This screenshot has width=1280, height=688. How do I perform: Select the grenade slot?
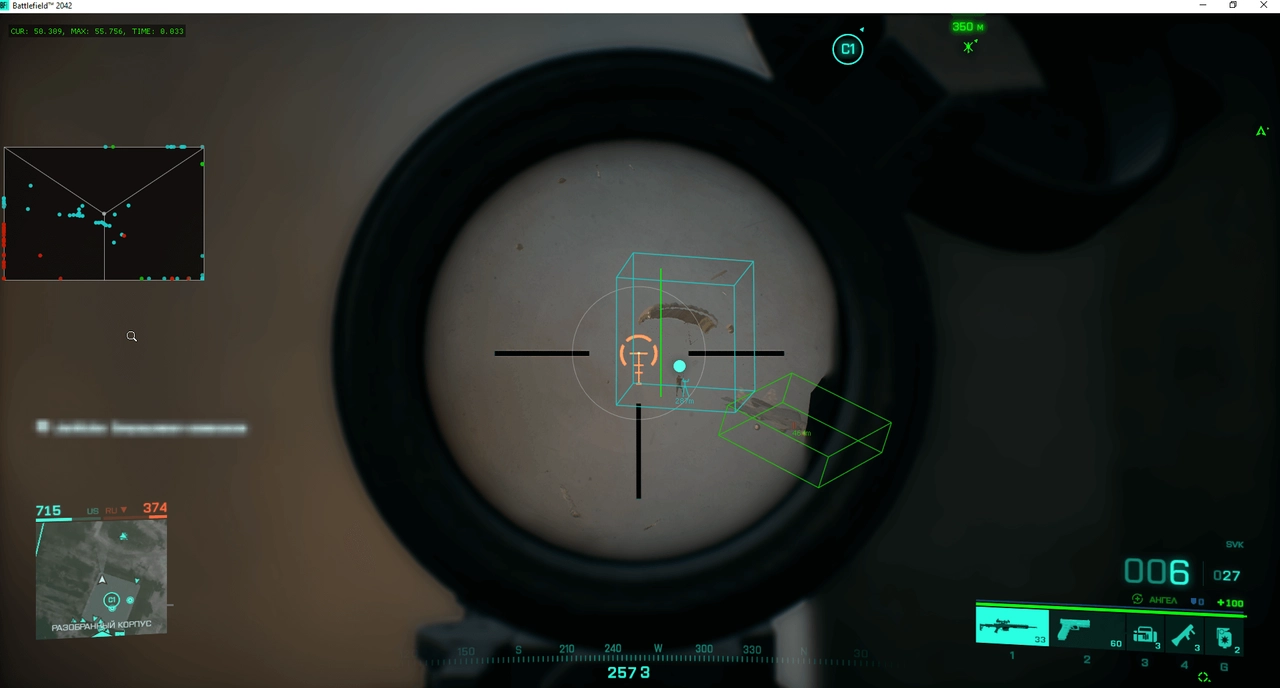click(1225, 636)
